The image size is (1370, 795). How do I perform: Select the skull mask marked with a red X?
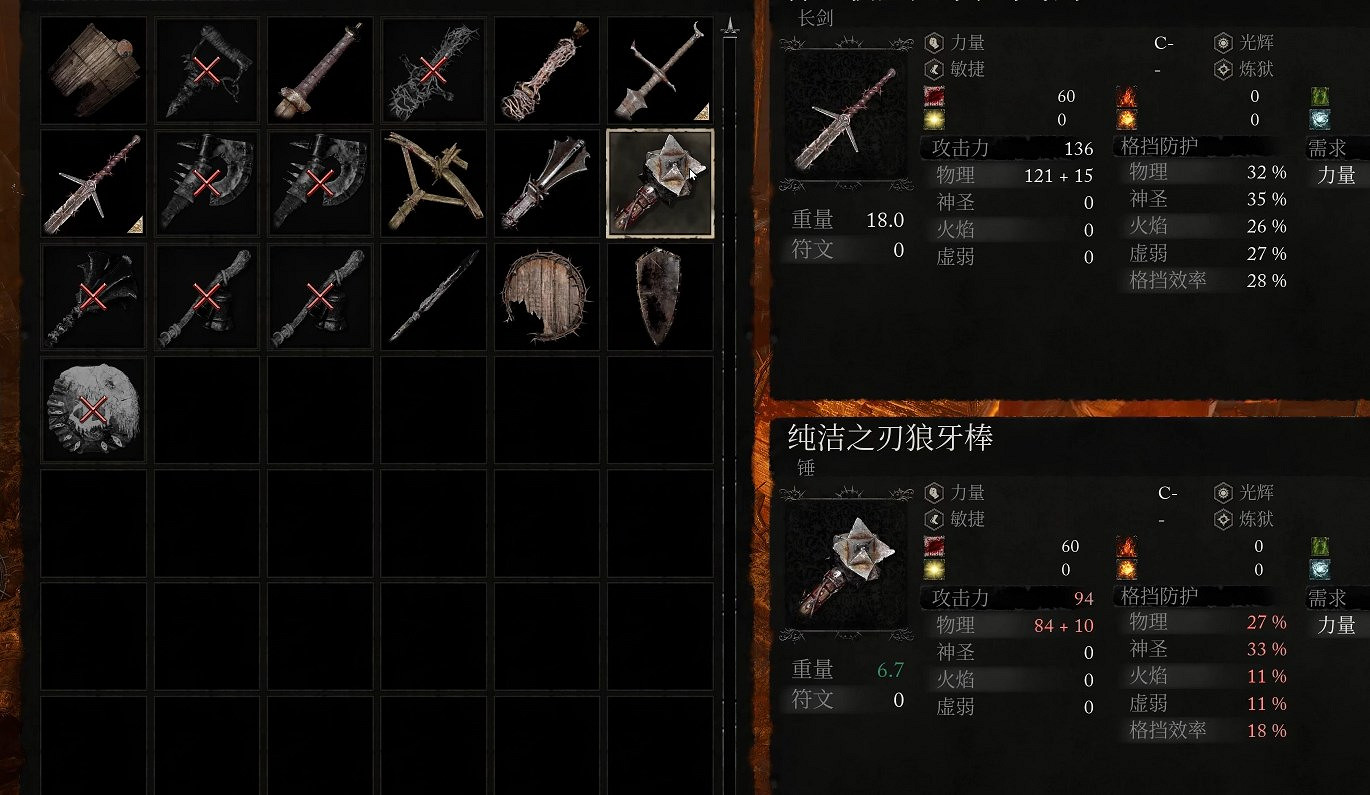(93, 409)
